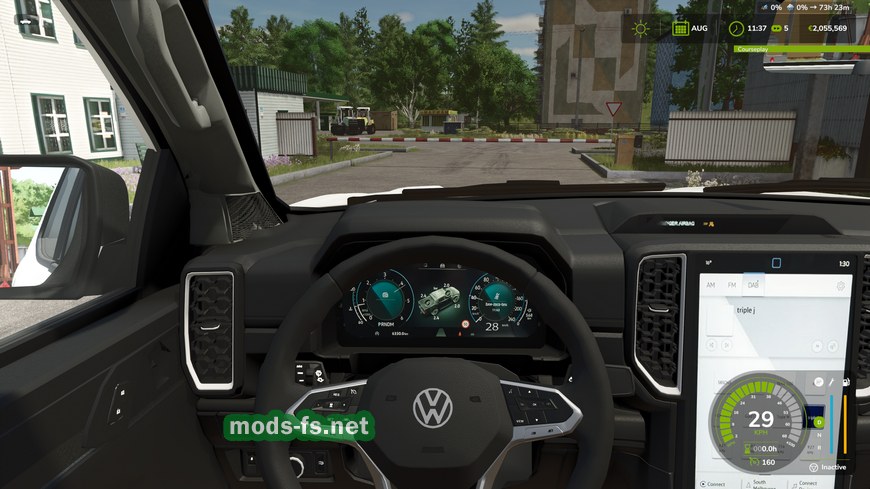870x489 pixels.
Task: Toggle the steering wheel Inactive indicator
Action: (814, 467)
